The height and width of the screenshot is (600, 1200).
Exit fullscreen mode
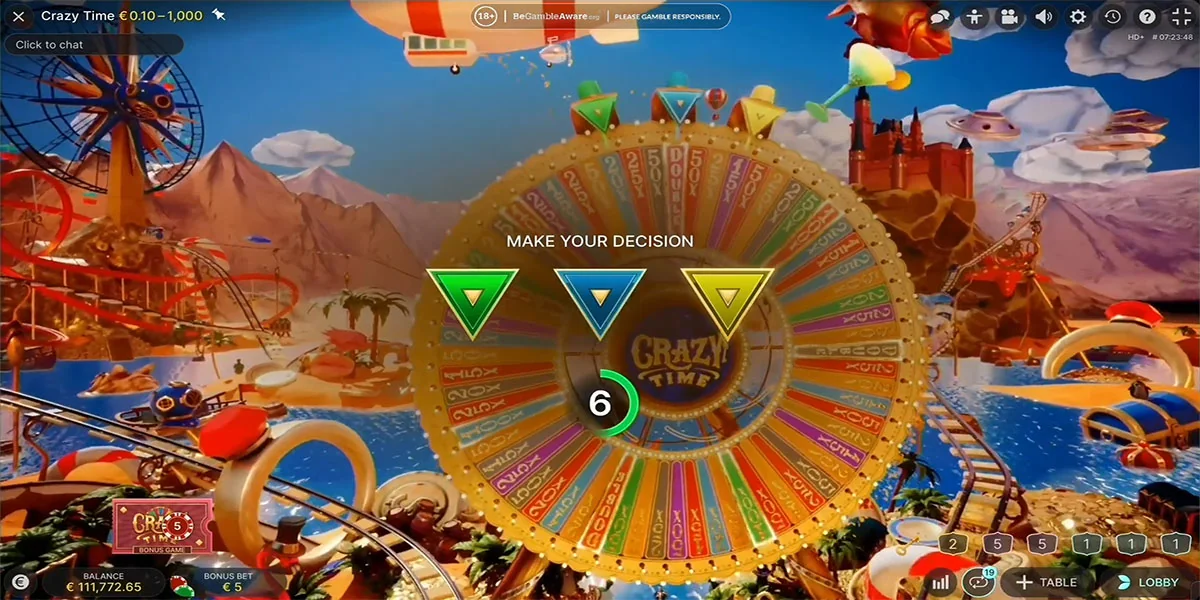tap(1181, 17)
